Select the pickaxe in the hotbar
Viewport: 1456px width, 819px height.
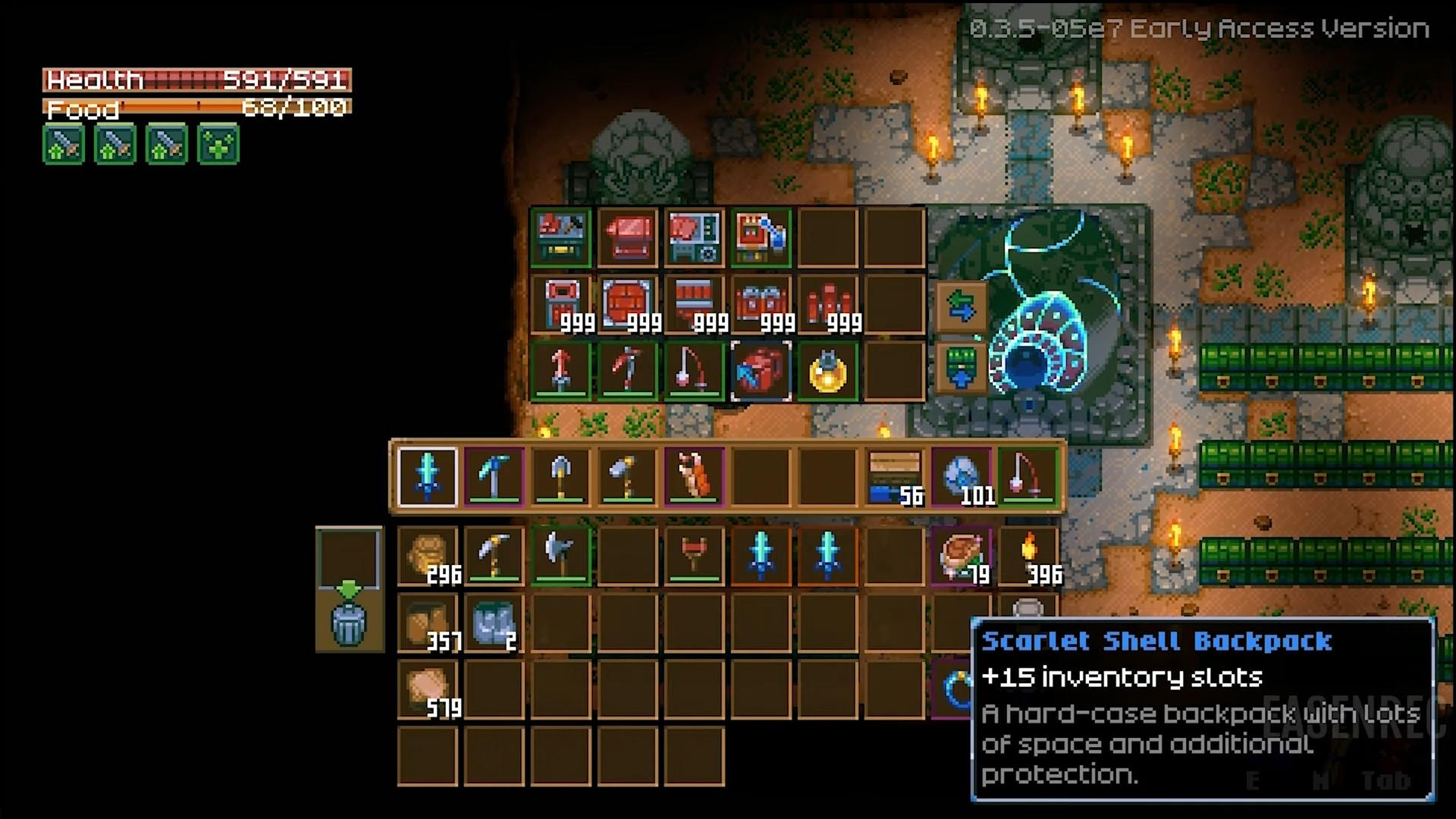click(493, 477)
